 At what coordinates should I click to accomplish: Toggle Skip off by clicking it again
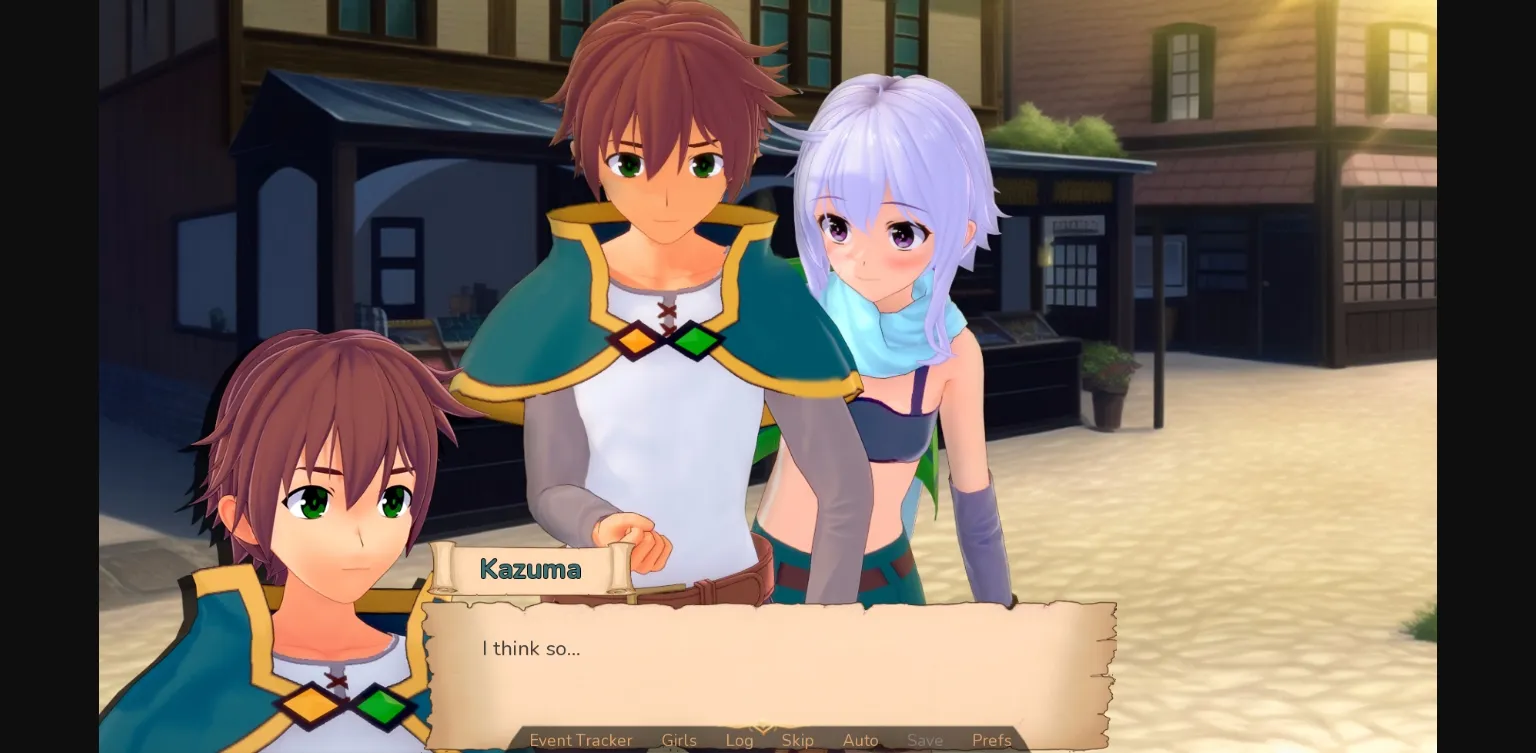pyautogui.click(x=797, y=741)
